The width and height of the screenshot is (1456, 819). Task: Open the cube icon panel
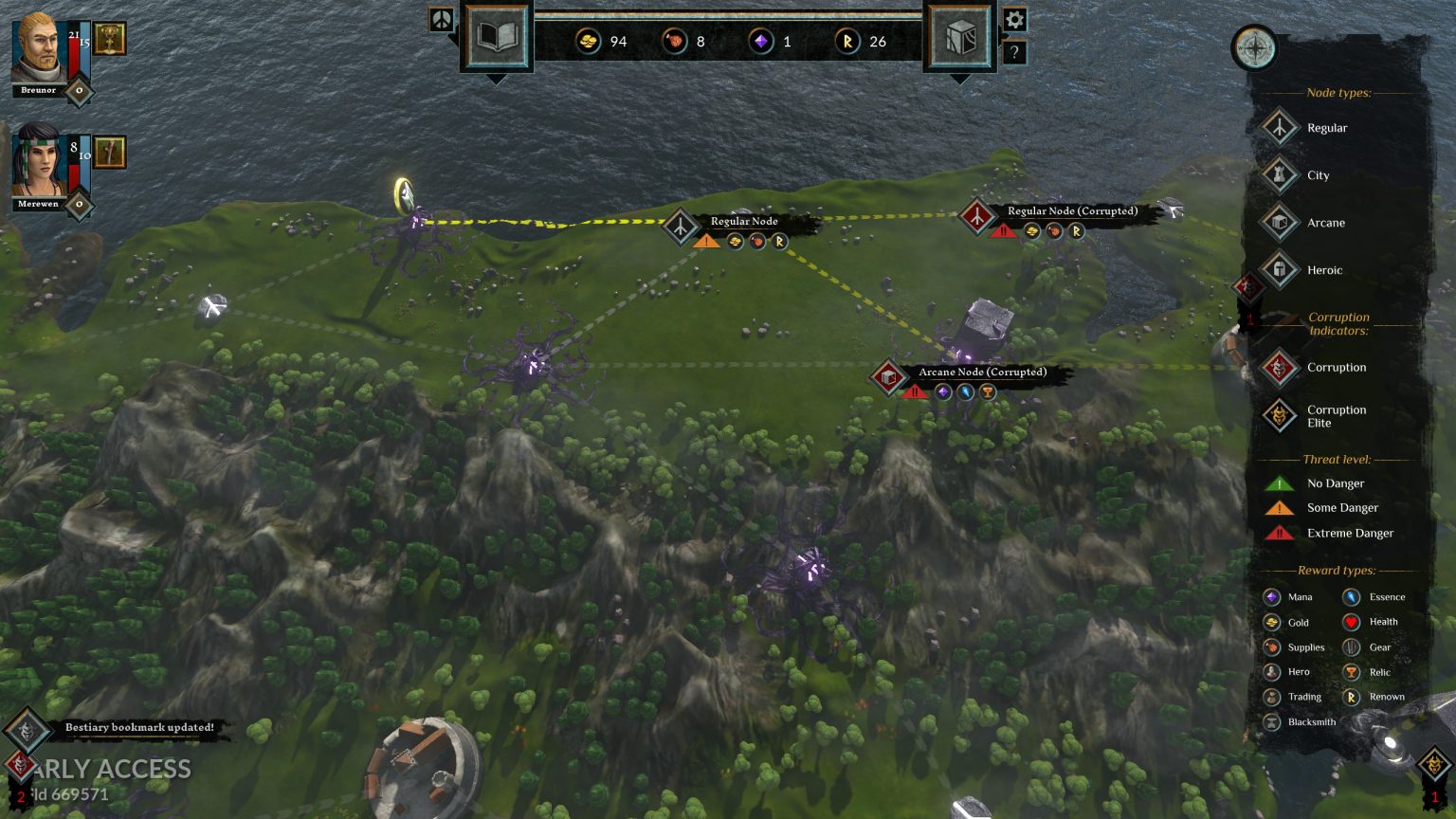[959, 37]
